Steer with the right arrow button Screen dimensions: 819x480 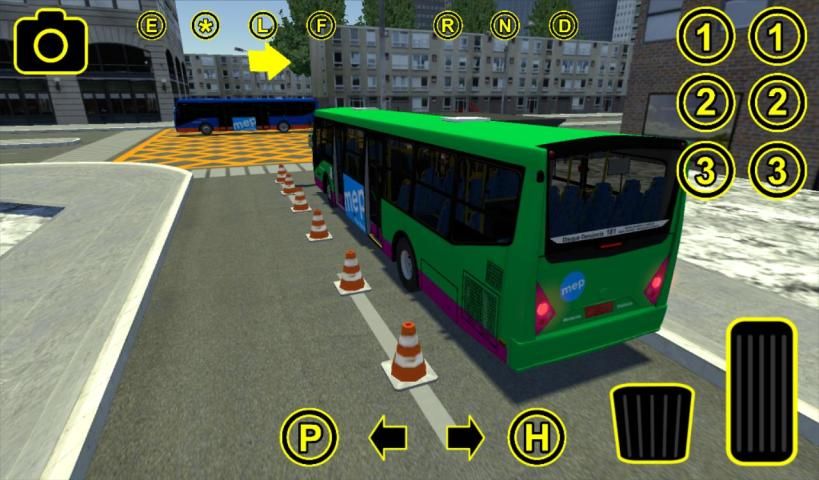[465, 437]
